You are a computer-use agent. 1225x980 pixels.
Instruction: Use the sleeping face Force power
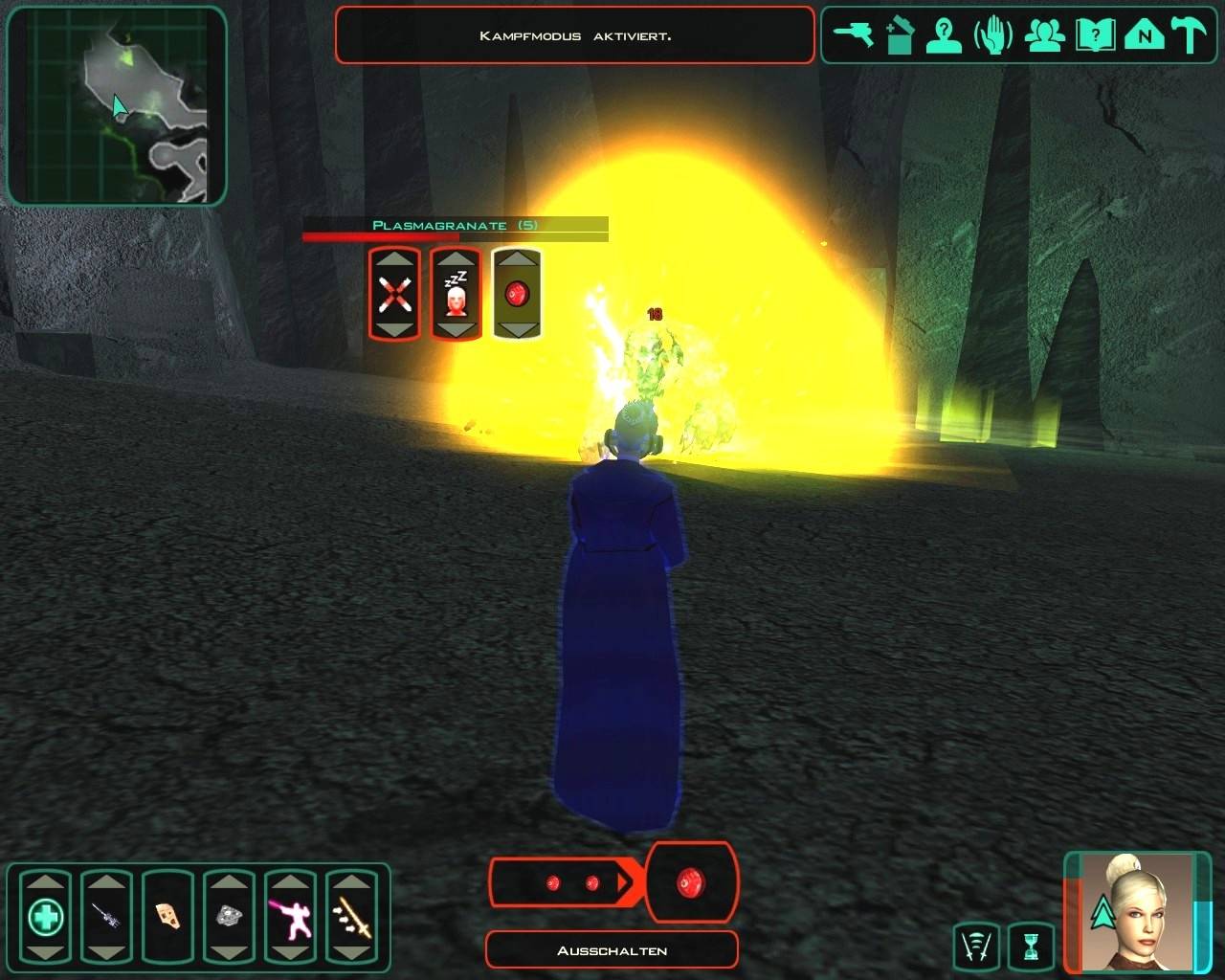click(x=456, y=294)
